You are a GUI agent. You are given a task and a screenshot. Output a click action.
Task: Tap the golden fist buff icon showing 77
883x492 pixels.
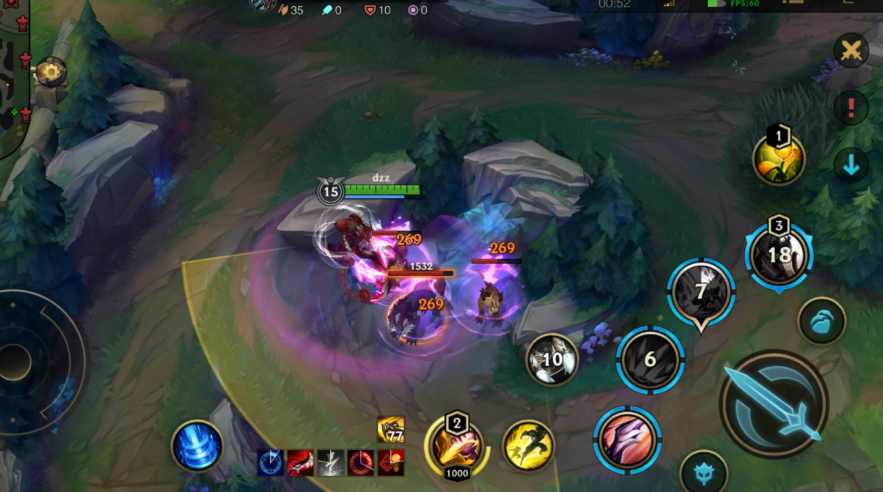point(391,430)
